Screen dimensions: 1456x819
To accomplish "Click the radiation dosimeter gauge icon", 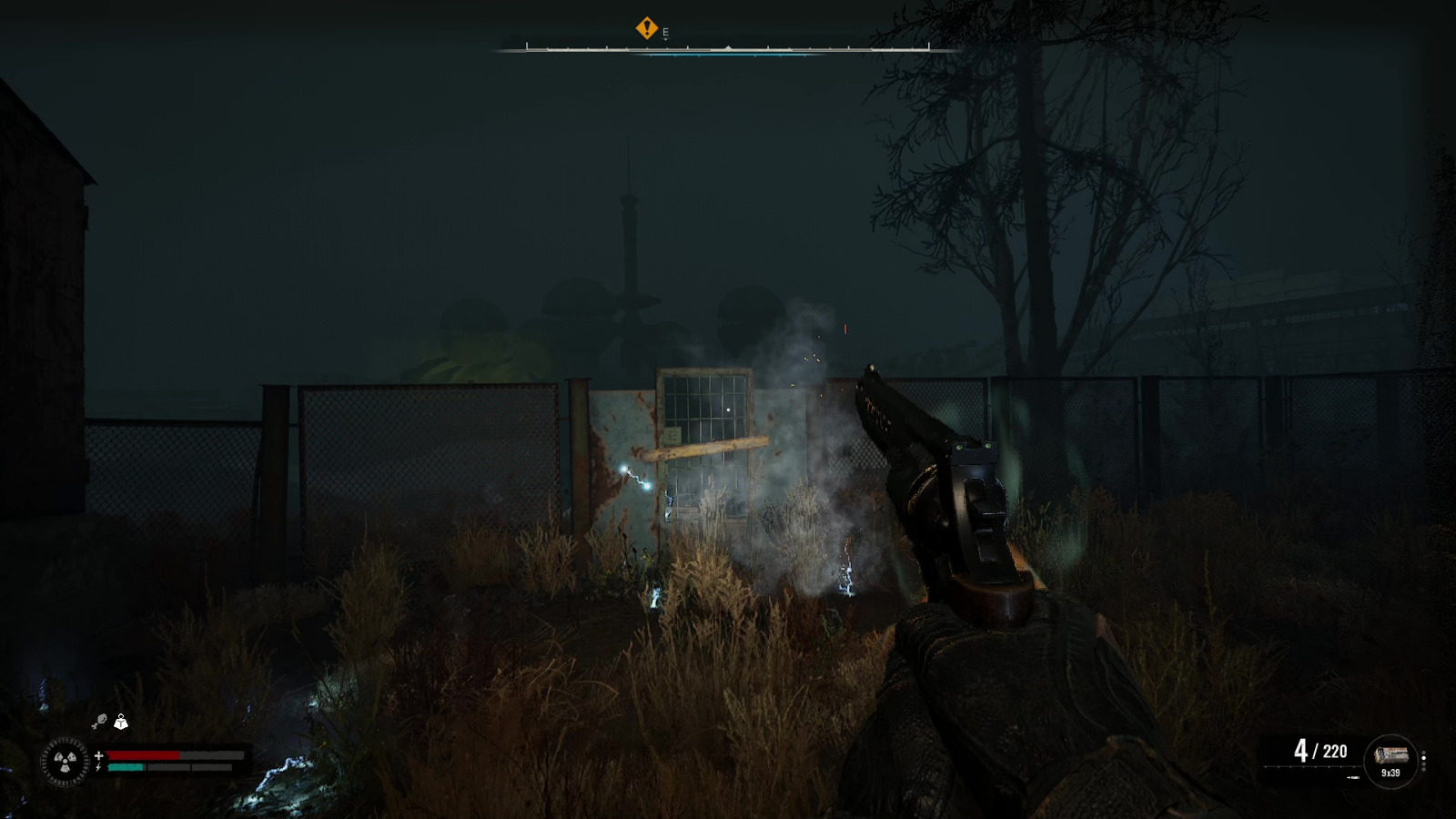I will pyautogui.click(x=66, y=762).
